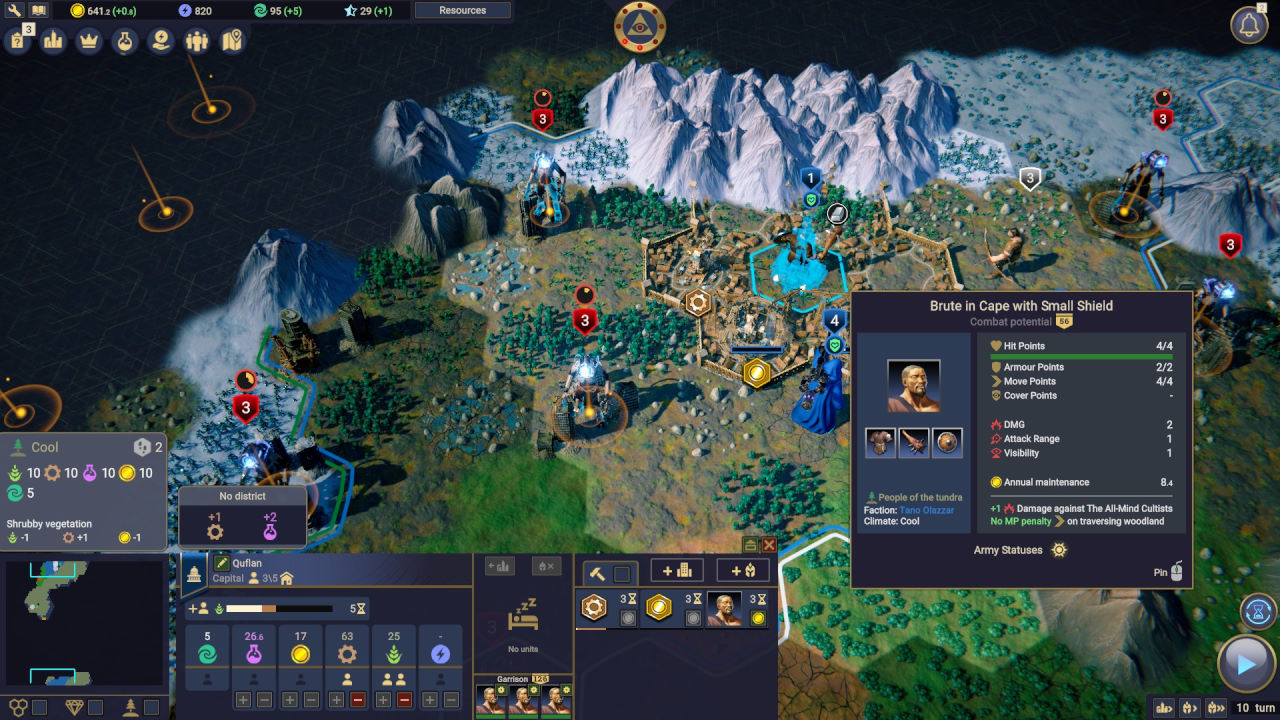Click the hourglass cycle button
This screenshot has width=1280, height=720.
[x=1258, y=610]
